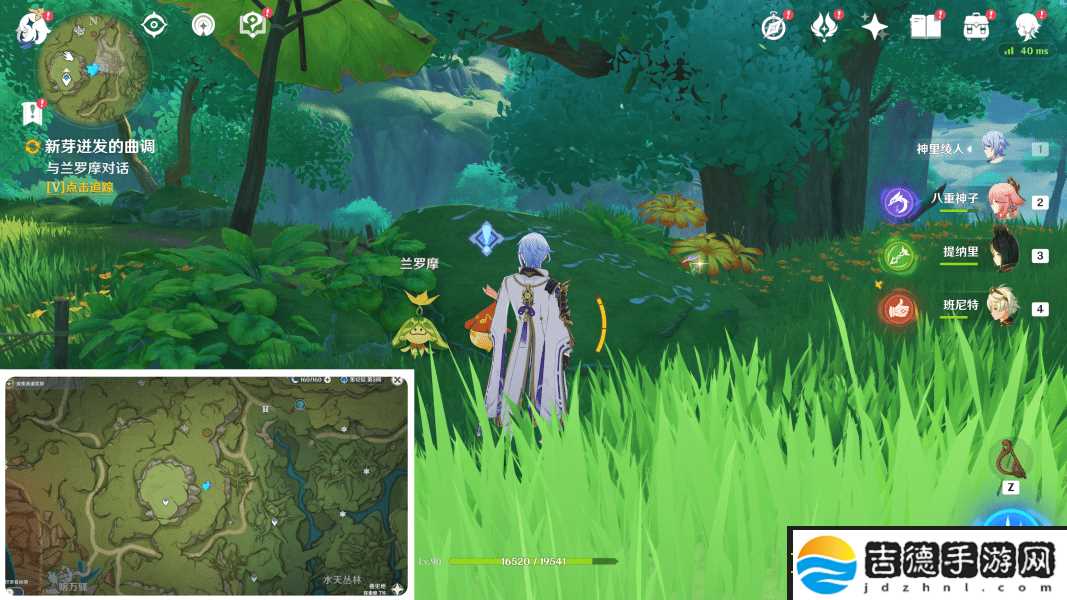This screenshot has height=600, width=1067.
Task: Click the round compass icon beside the minimap
Action: [x=203, y=25]
